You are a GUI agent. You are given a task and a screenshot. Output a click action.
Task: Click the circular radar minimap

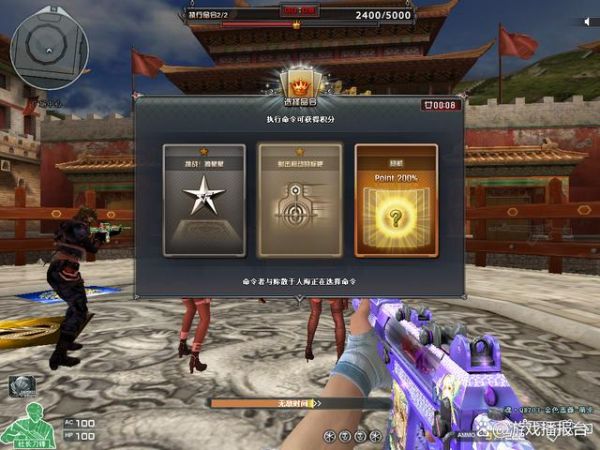point(48,45)
